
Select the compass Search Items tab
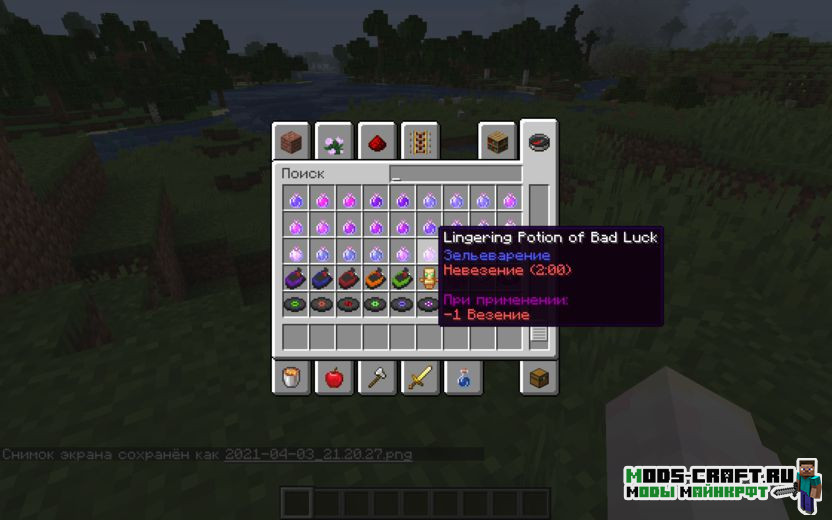pos(539,142)
